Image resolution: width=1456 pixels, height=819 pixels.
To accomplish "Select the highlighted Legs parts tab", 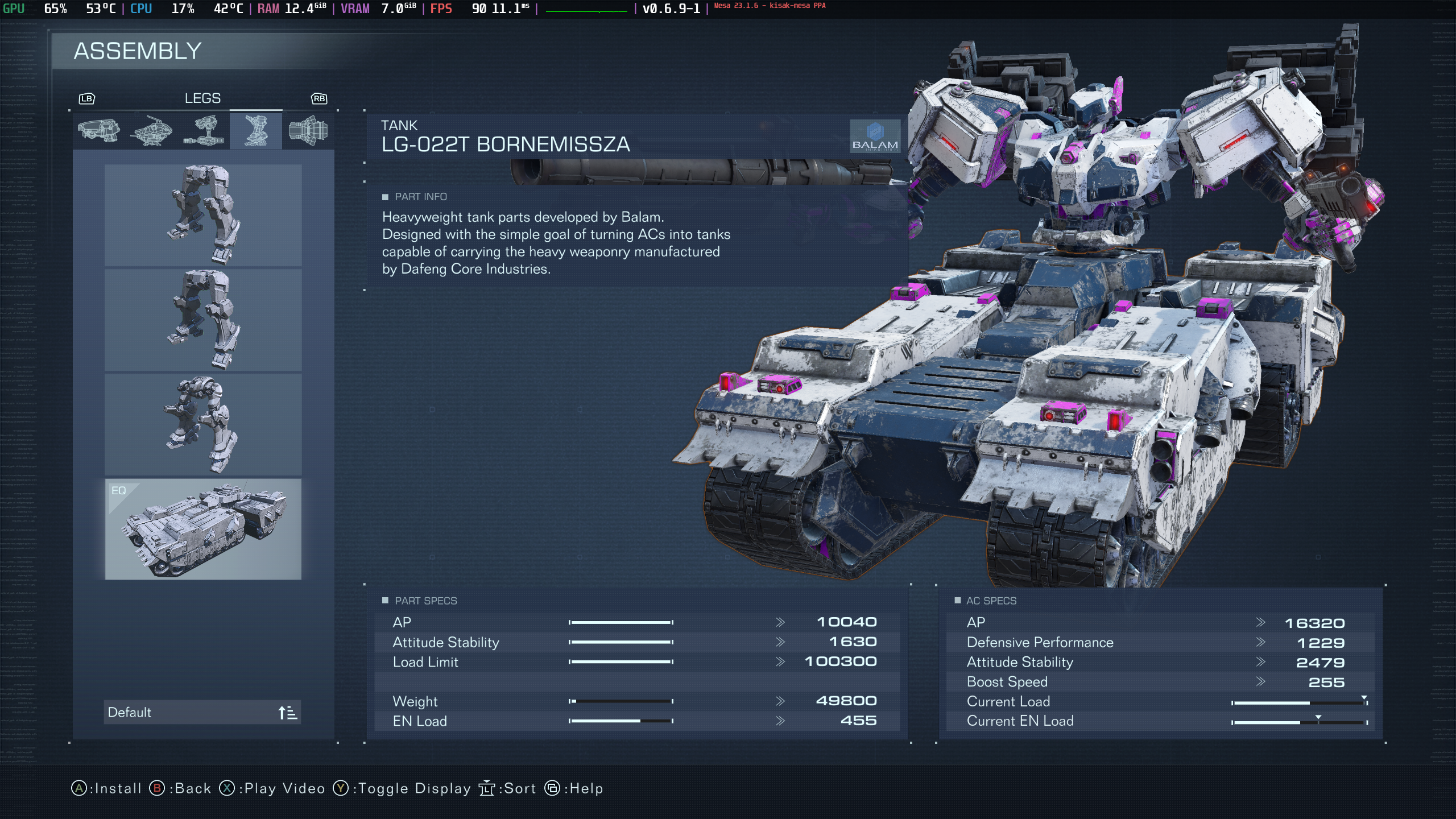I will [256, 131].
